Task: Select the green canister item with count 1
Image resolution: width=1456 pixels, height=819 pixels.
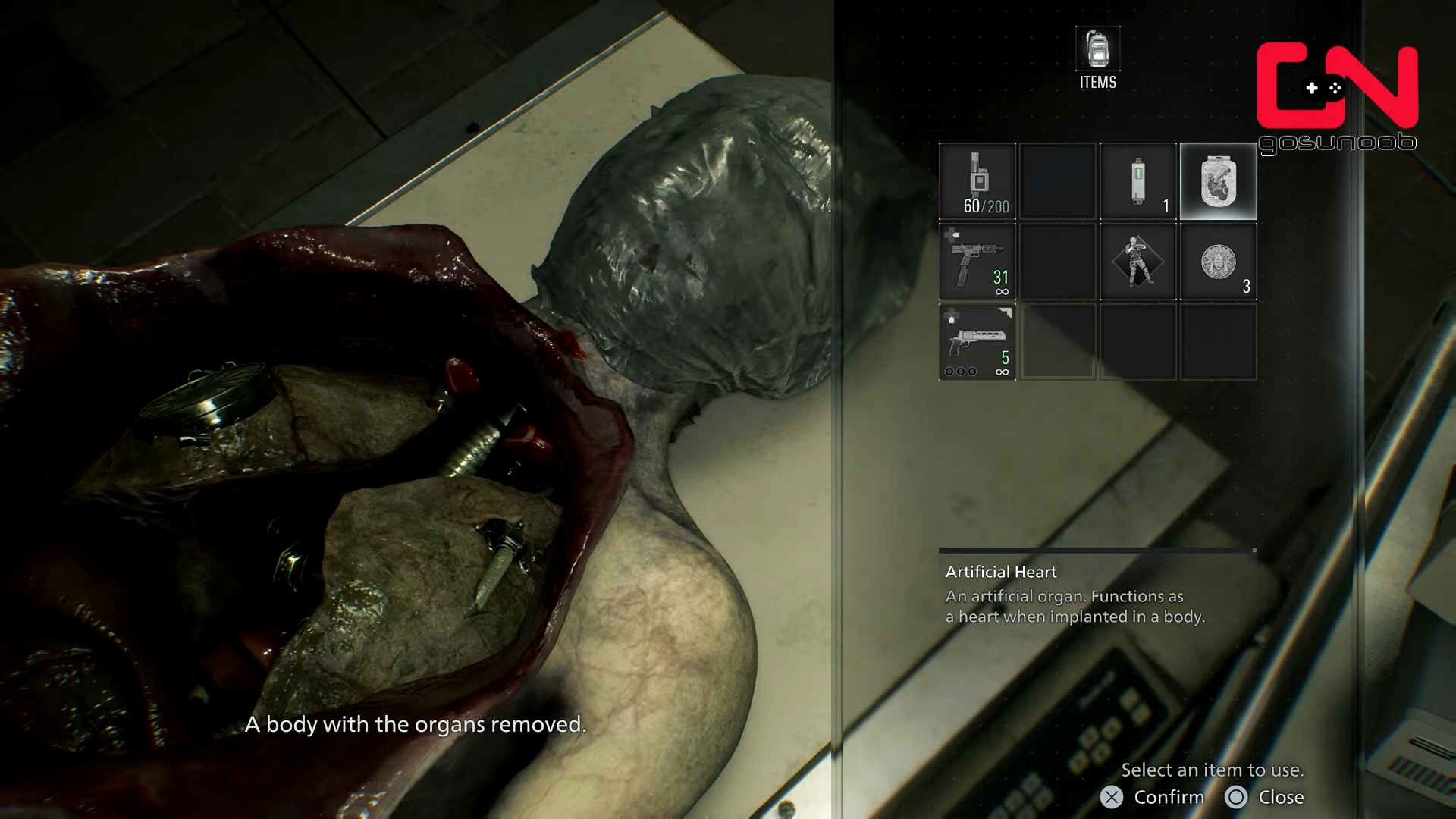Action: click(1137, 182)
